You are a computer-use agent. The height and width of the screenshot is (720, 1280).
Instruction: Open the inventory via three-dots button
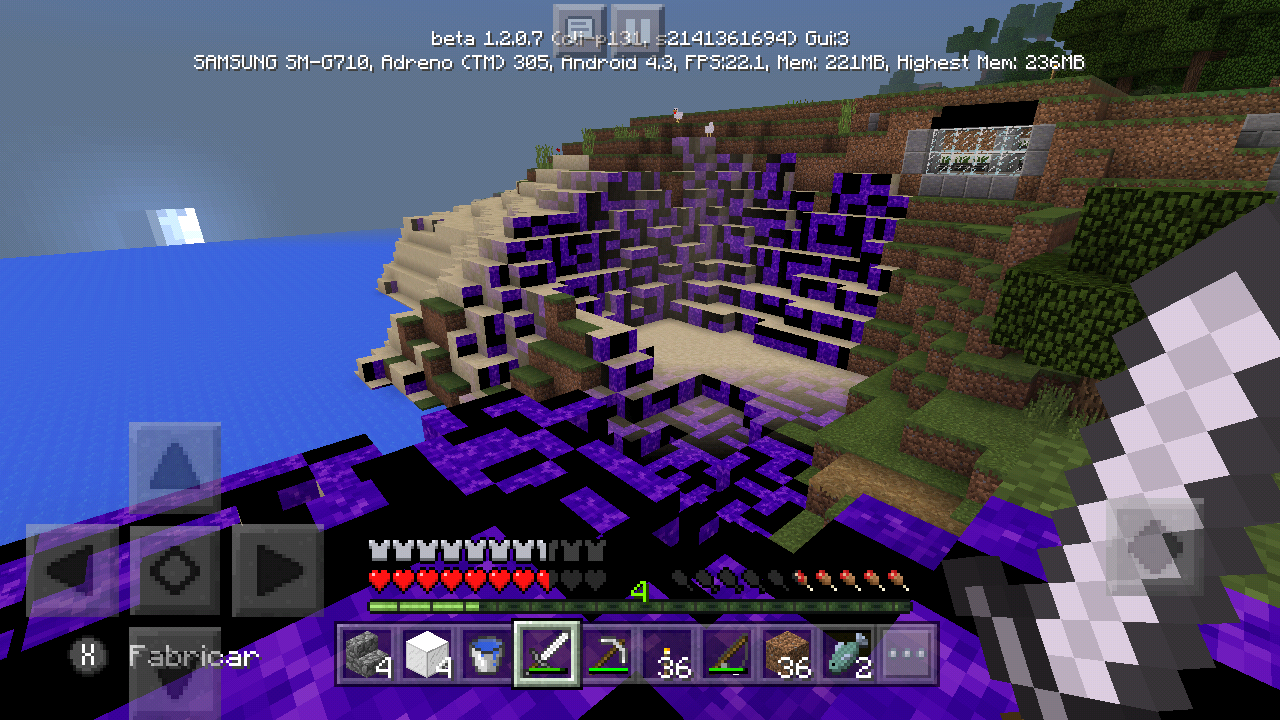tap(907, 656)
